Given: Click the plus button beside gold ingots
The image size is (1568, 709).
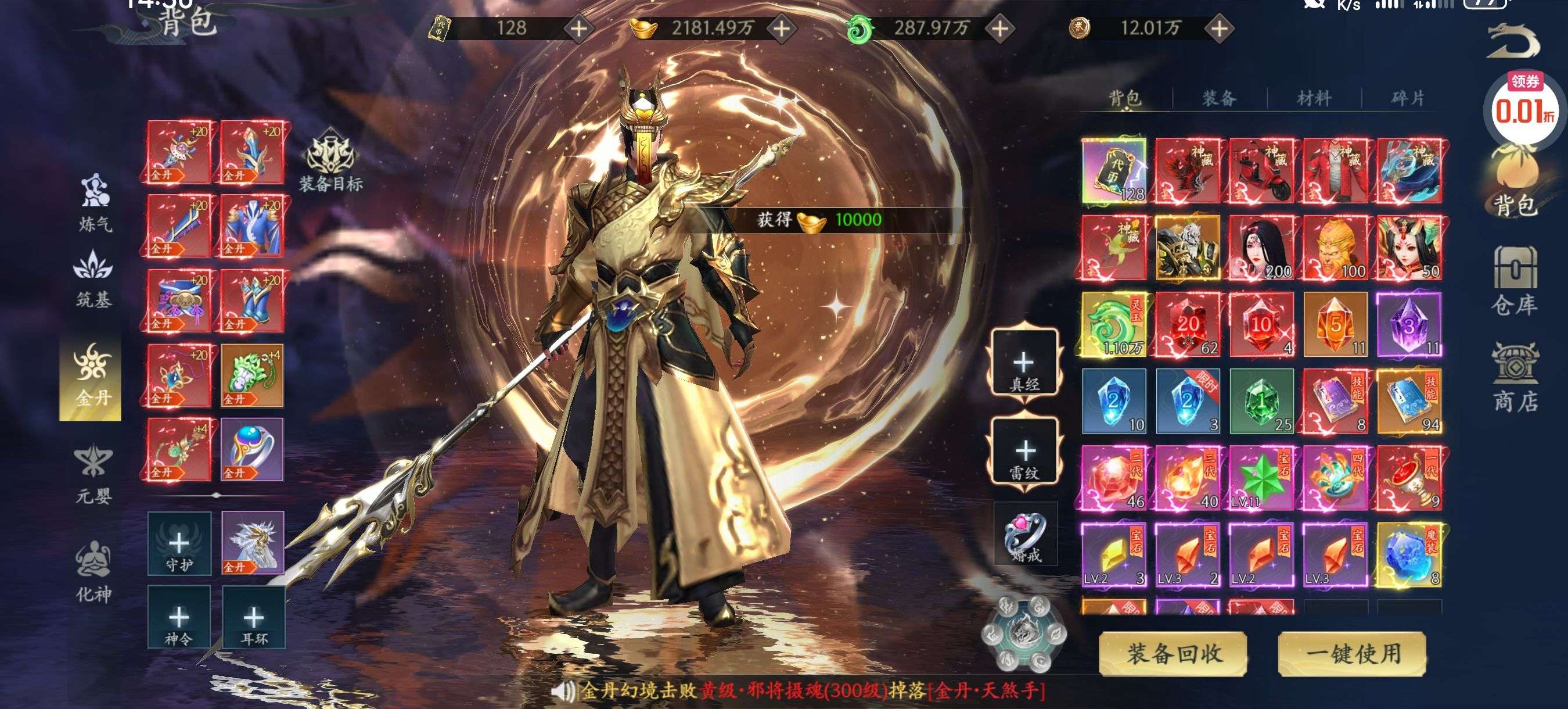Looking at the screenshot, I should [782, 28].
